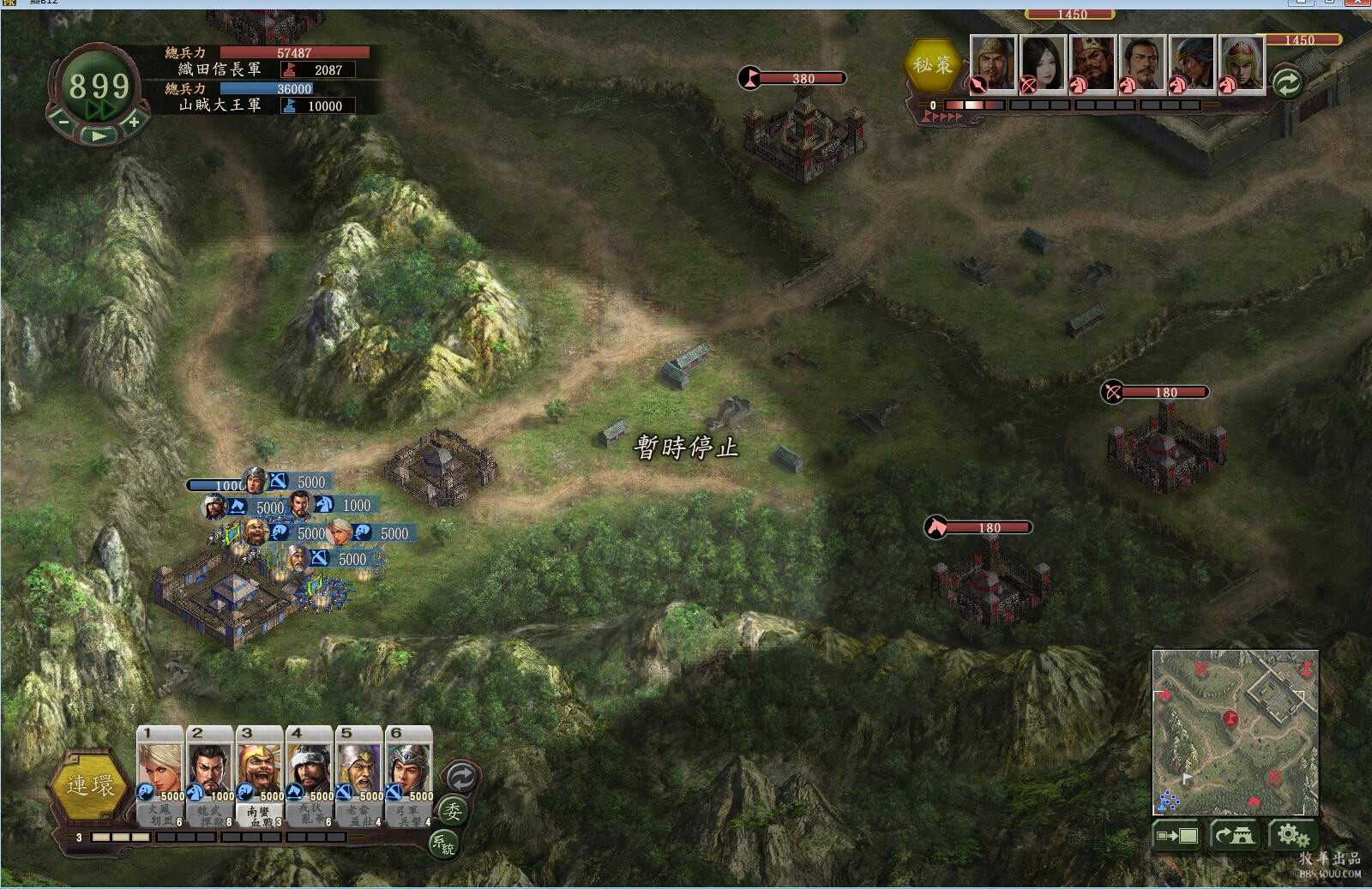This screenshot has height=889, width=1372.
Task: Enlarge the minimap with the expand button
Action: [x=1177, y=835]
